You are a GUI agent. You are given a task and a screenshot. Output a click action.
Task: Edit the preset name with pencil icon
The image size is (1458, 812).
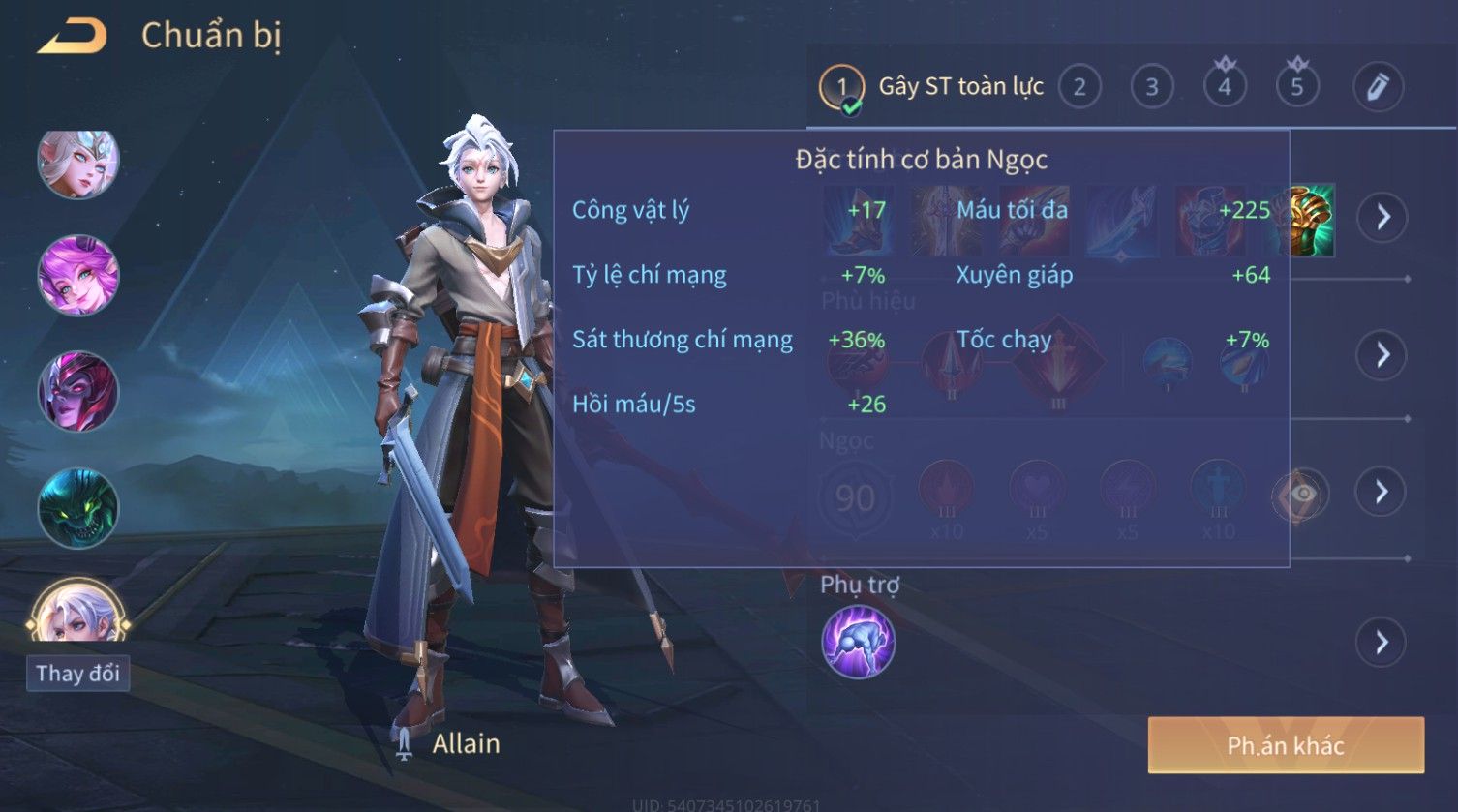coord(1378,87)
